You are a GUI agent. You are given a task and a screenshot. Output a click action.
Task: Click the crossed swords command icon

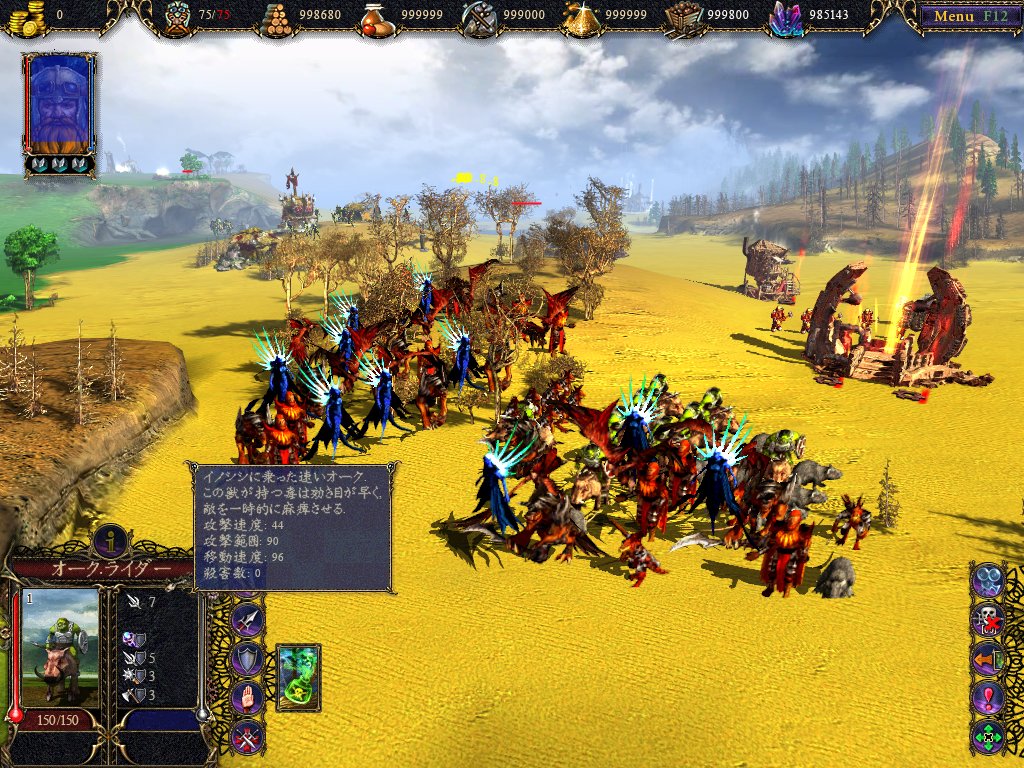coord(247,737)
